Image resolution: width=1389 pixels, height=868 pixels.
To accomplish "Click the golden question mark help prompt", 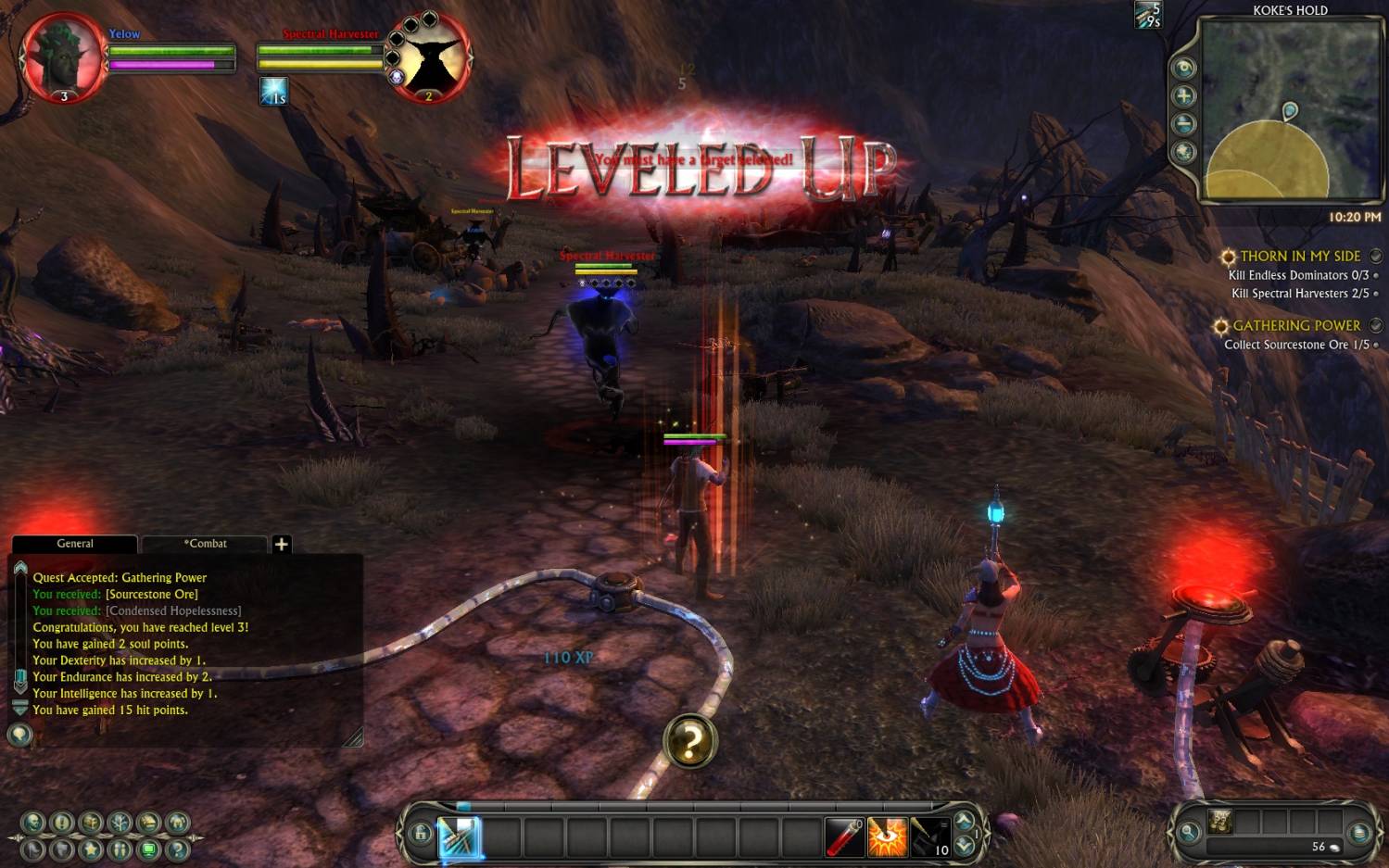I will [690, 741].
